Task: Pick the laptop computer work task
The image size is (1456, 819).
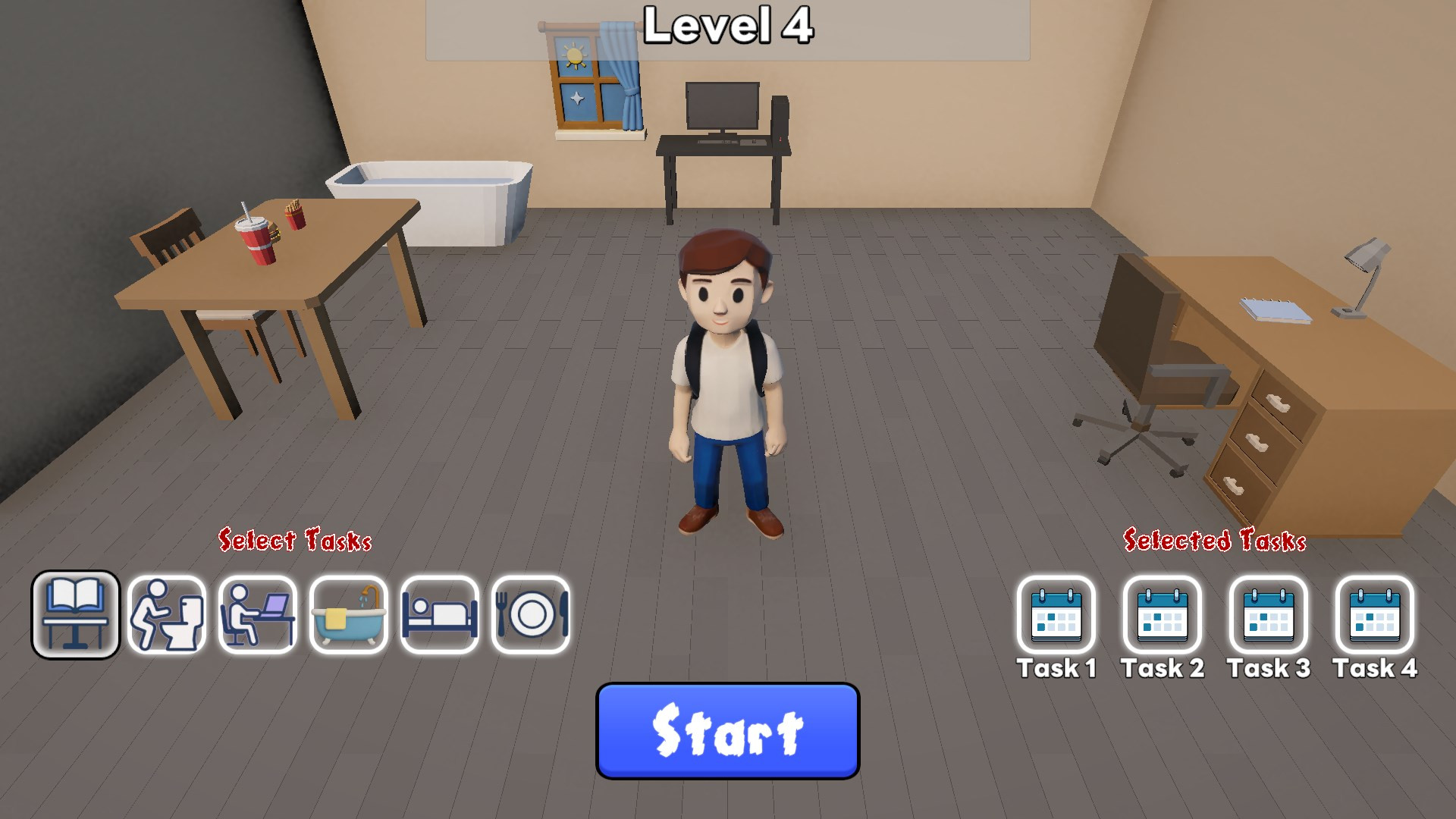Action: point(258,615)
